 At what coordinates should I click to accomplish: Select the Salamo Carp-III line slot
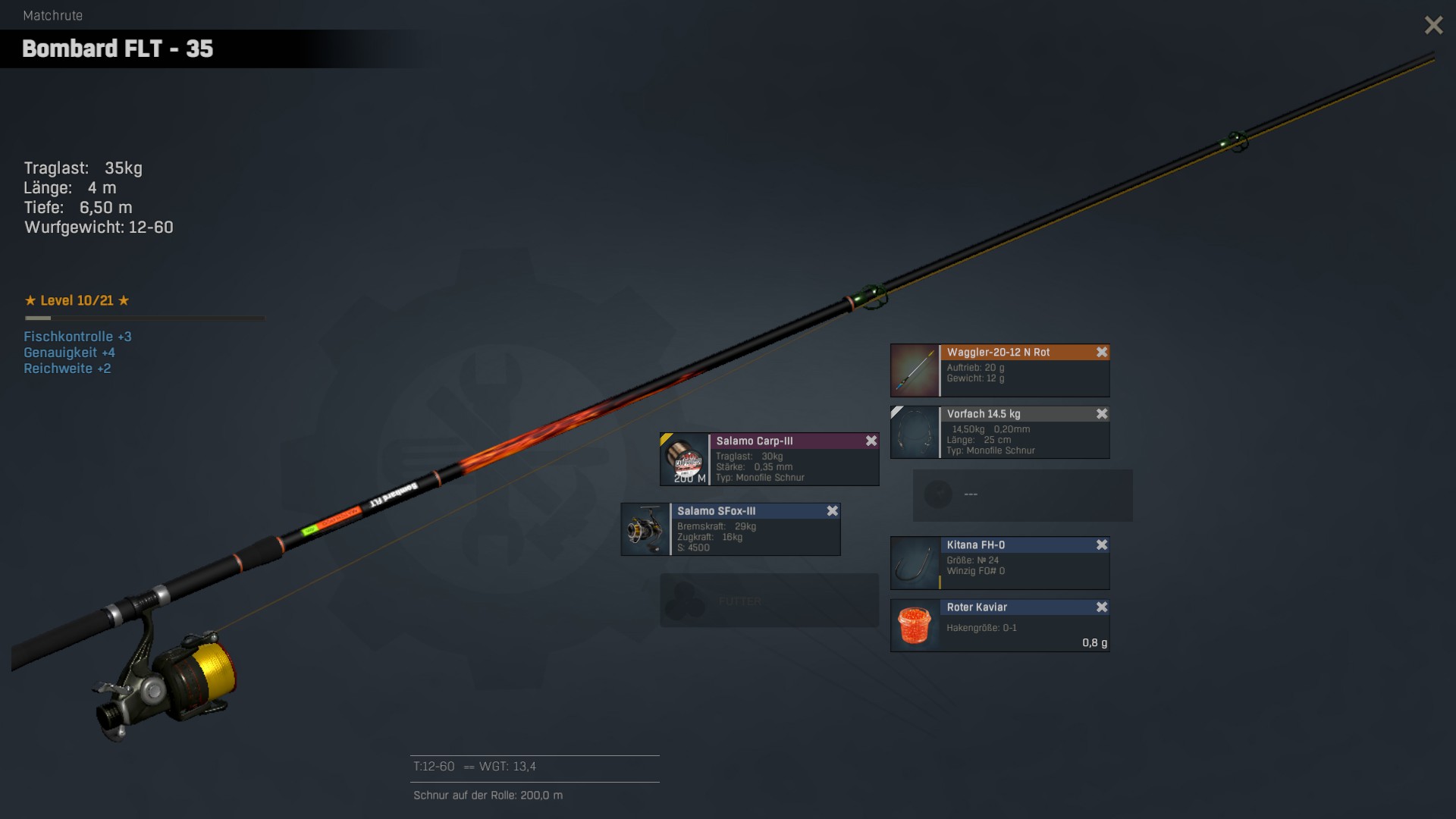pyautogui.click(x=769, y=460)
